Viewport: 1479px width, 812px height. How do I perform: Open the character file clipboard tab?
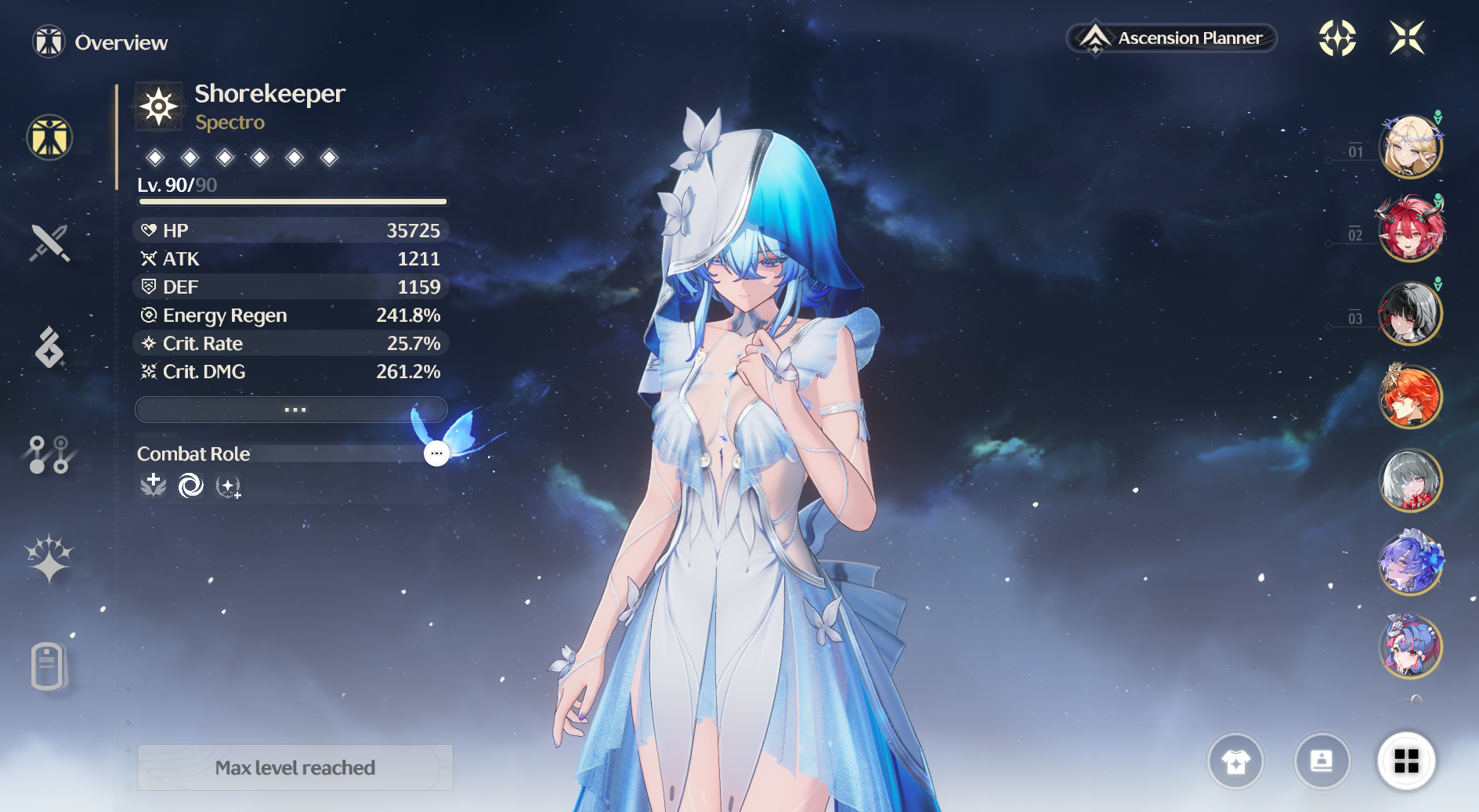click(47, 666)
